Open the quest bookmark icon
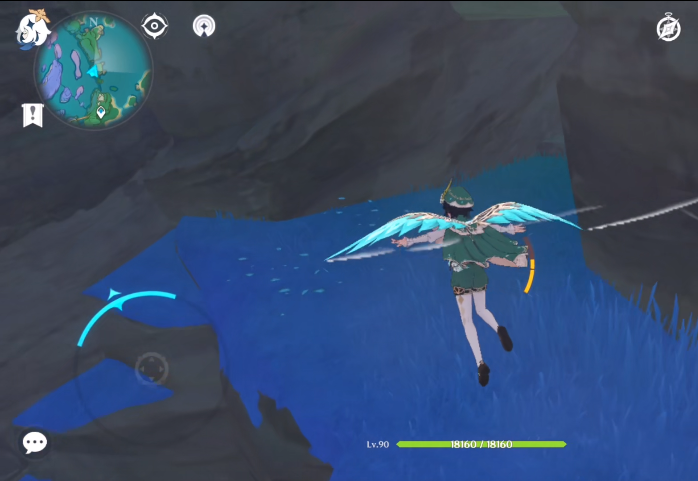Screen dimensions: 698x481 [32, 115]
